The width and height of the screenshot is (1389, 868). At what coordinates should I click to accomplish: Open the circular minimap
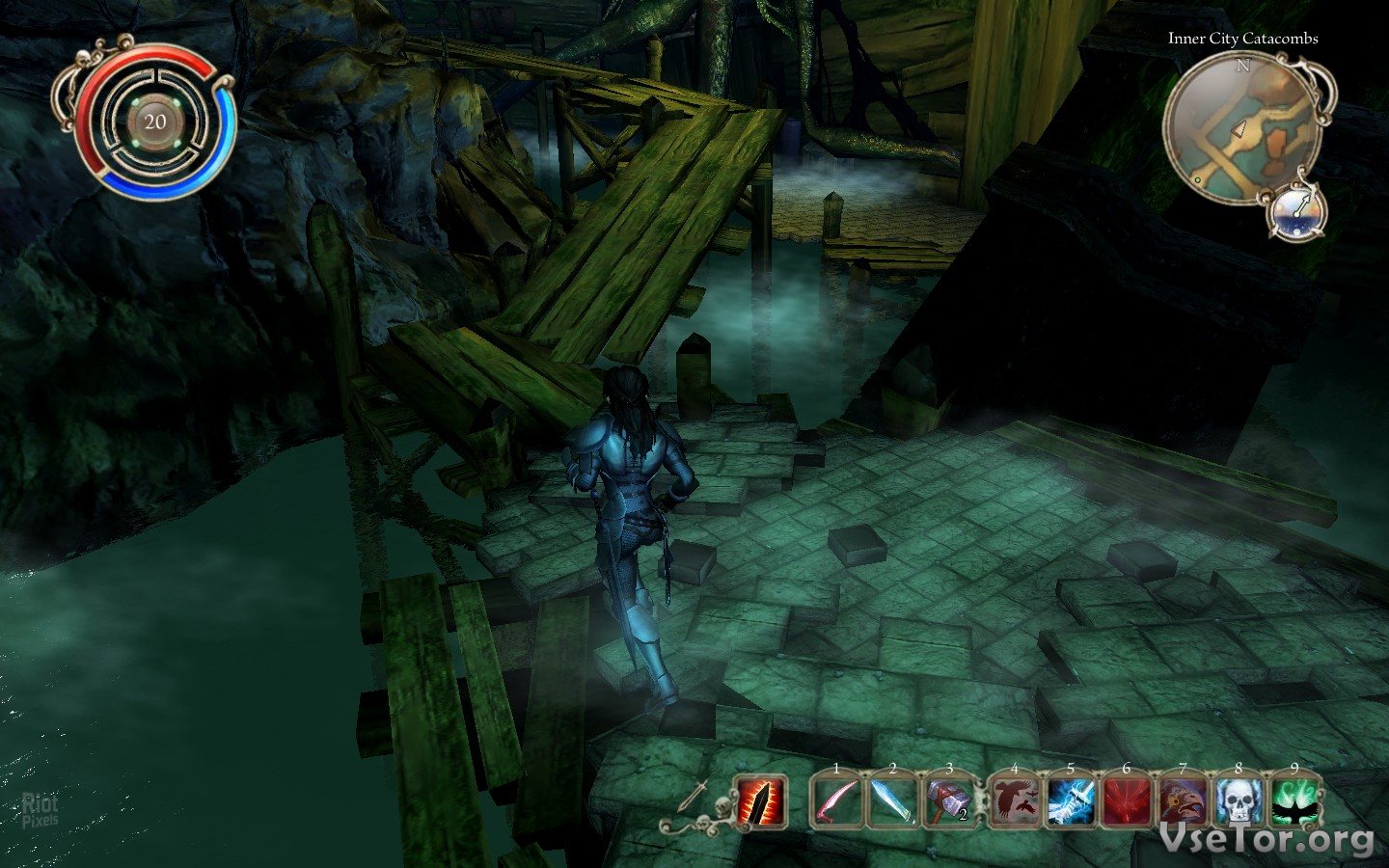1239,127
